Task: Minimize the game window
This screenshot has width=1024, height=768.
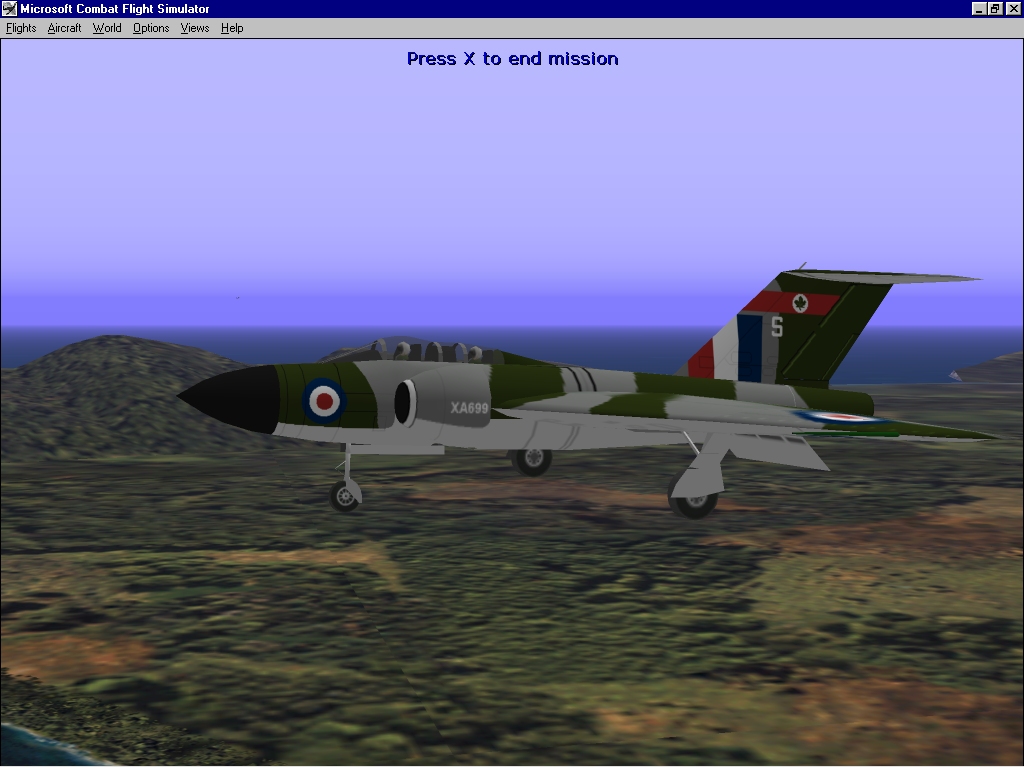Action: coord(979,9)
